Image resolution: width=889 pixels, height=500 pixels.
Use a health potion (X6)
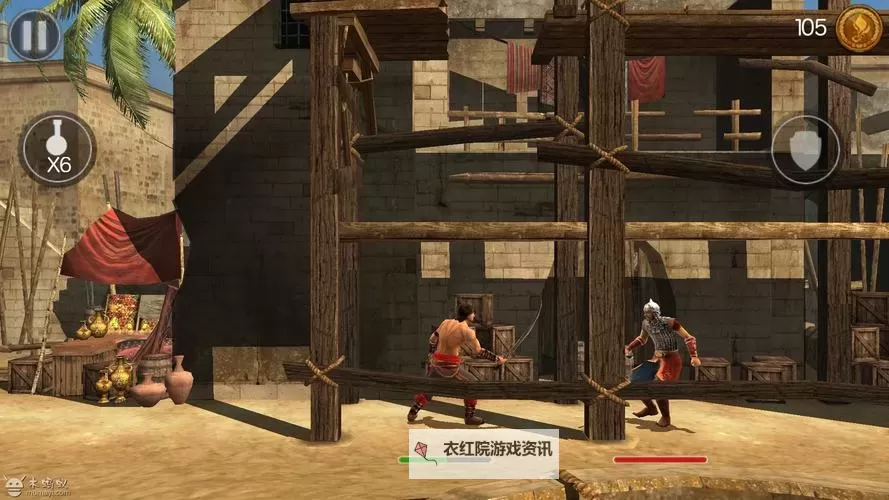coord(58,149)
